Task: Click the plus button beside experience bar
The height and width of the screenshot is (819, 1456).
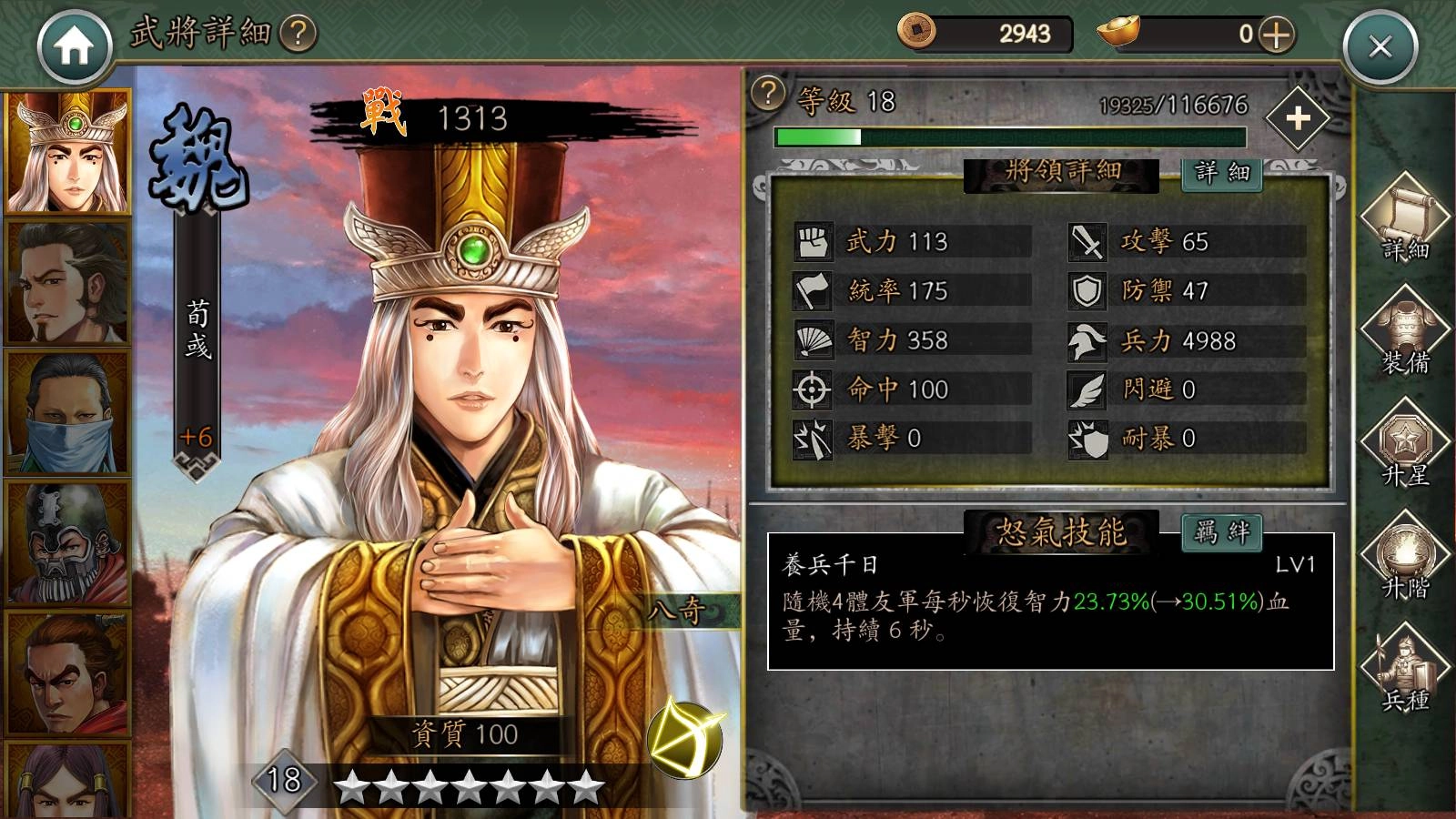Action: tap(1299, 118)
